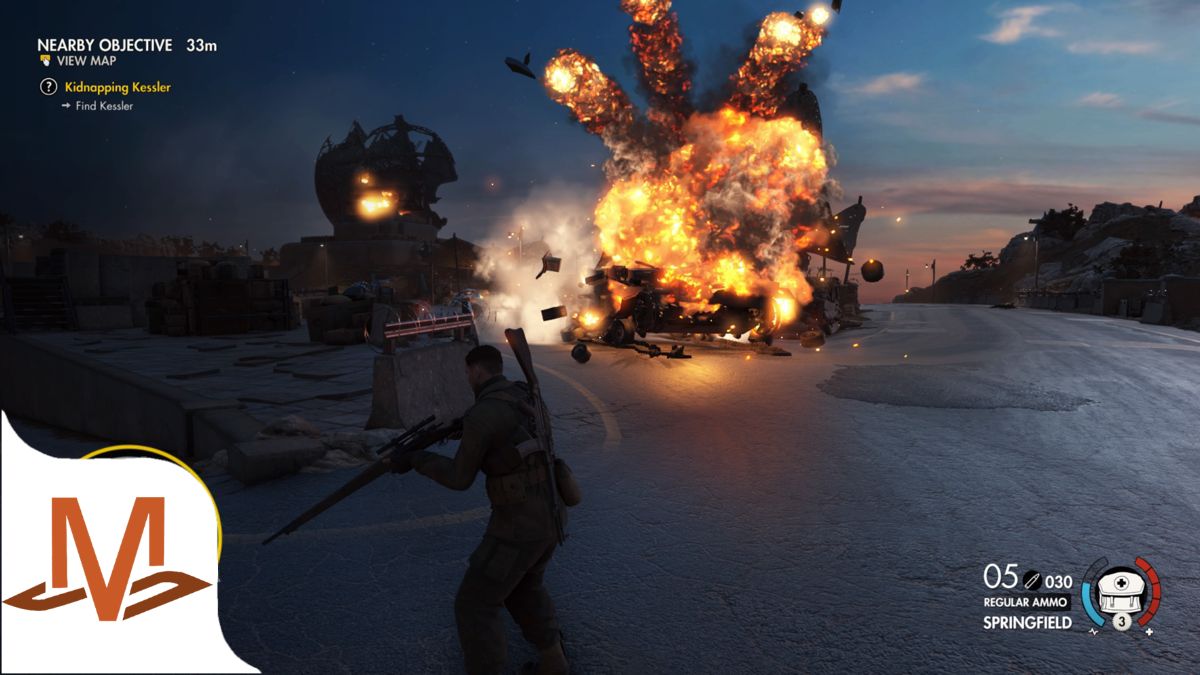Click the Find Kessler sub-objective

(102, 106)
